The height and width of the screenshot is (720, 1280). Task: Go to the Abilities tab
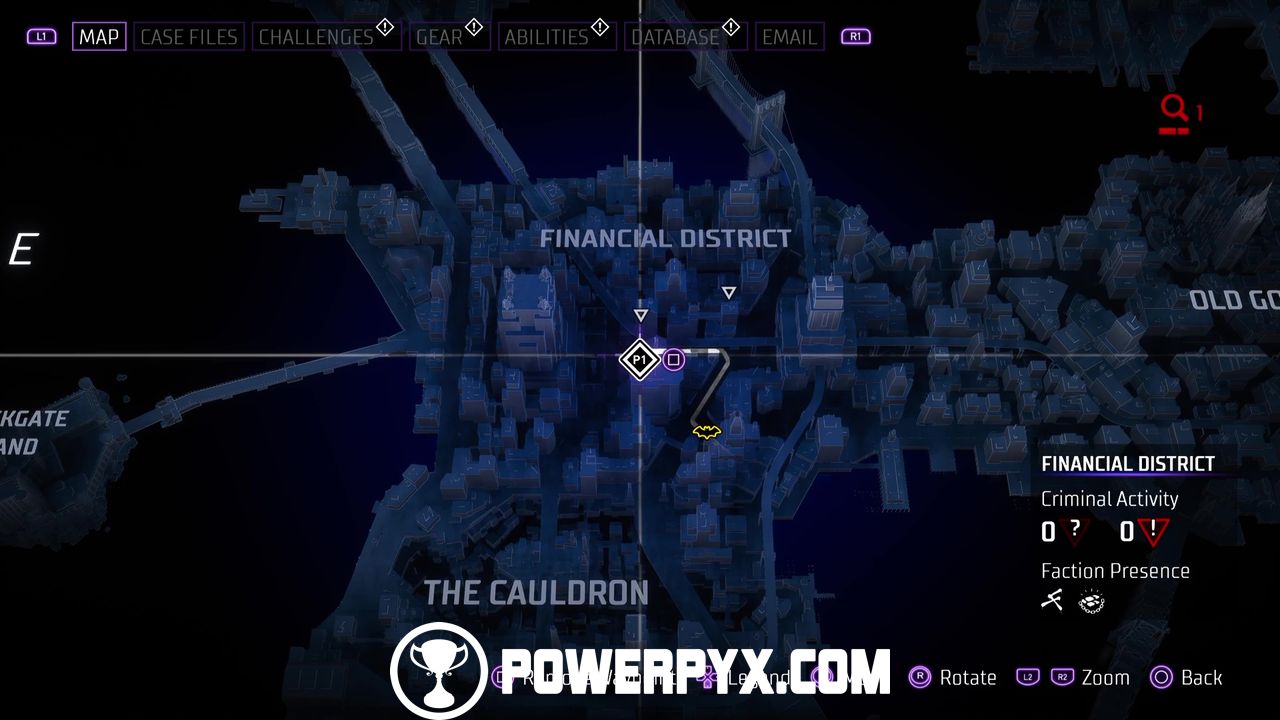[545, 37]
